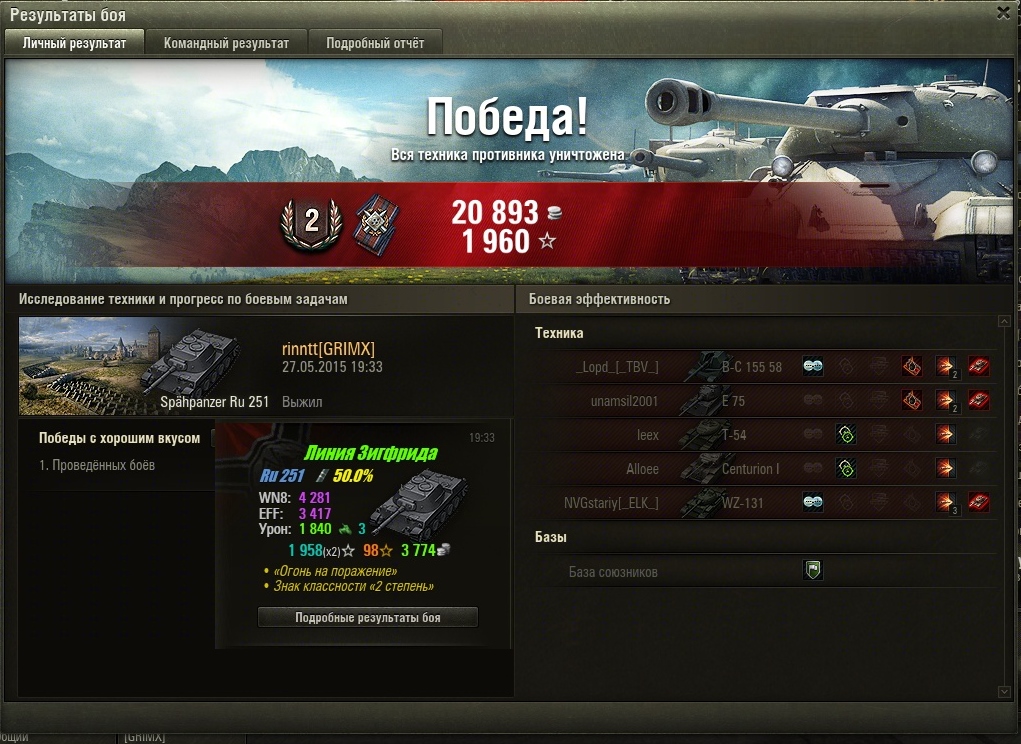Click the Подробные результаты боя button

click(367, 618)
